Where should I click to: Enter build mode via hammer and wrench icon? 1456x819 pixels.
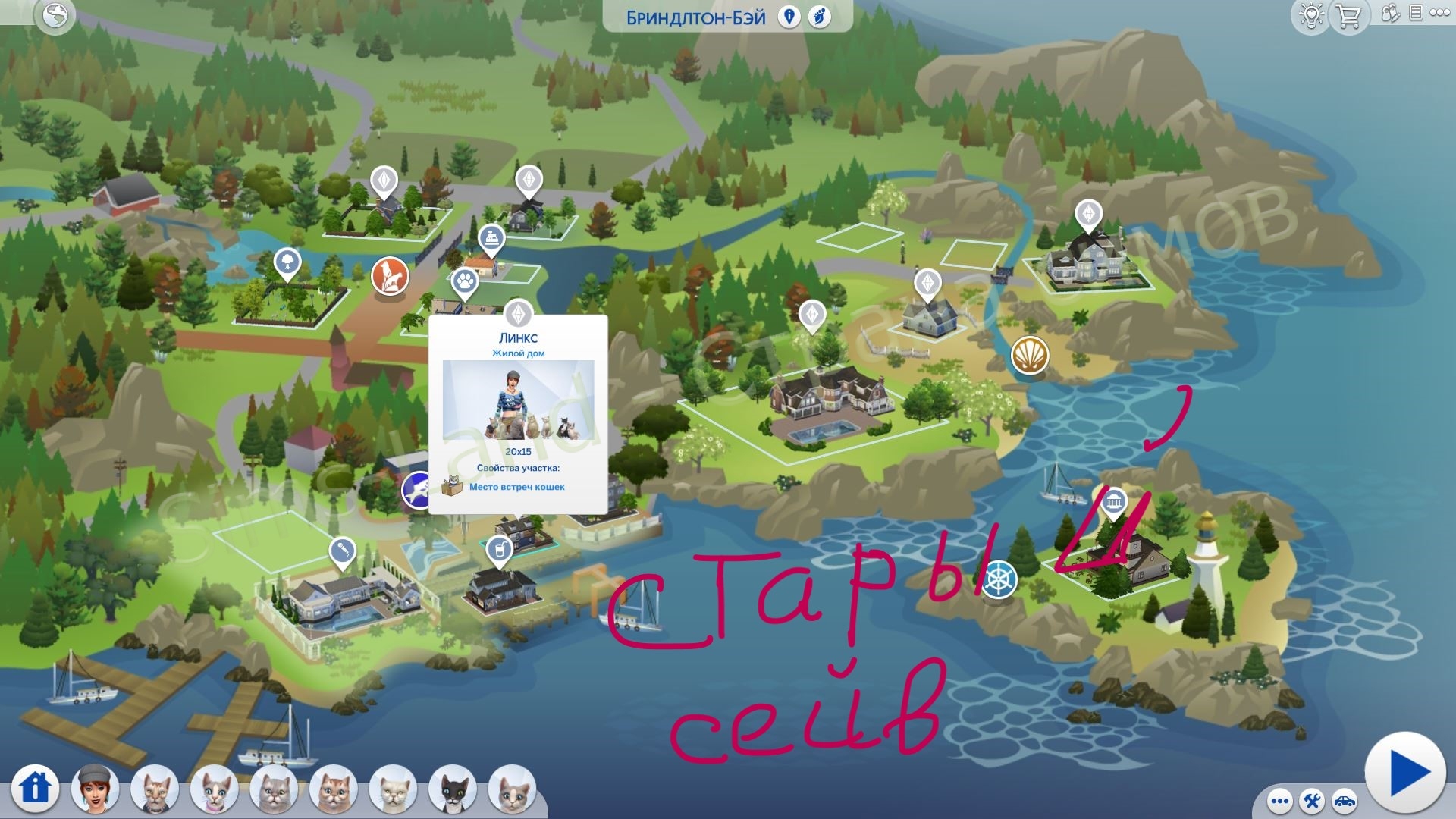(x=1312, y=801)
